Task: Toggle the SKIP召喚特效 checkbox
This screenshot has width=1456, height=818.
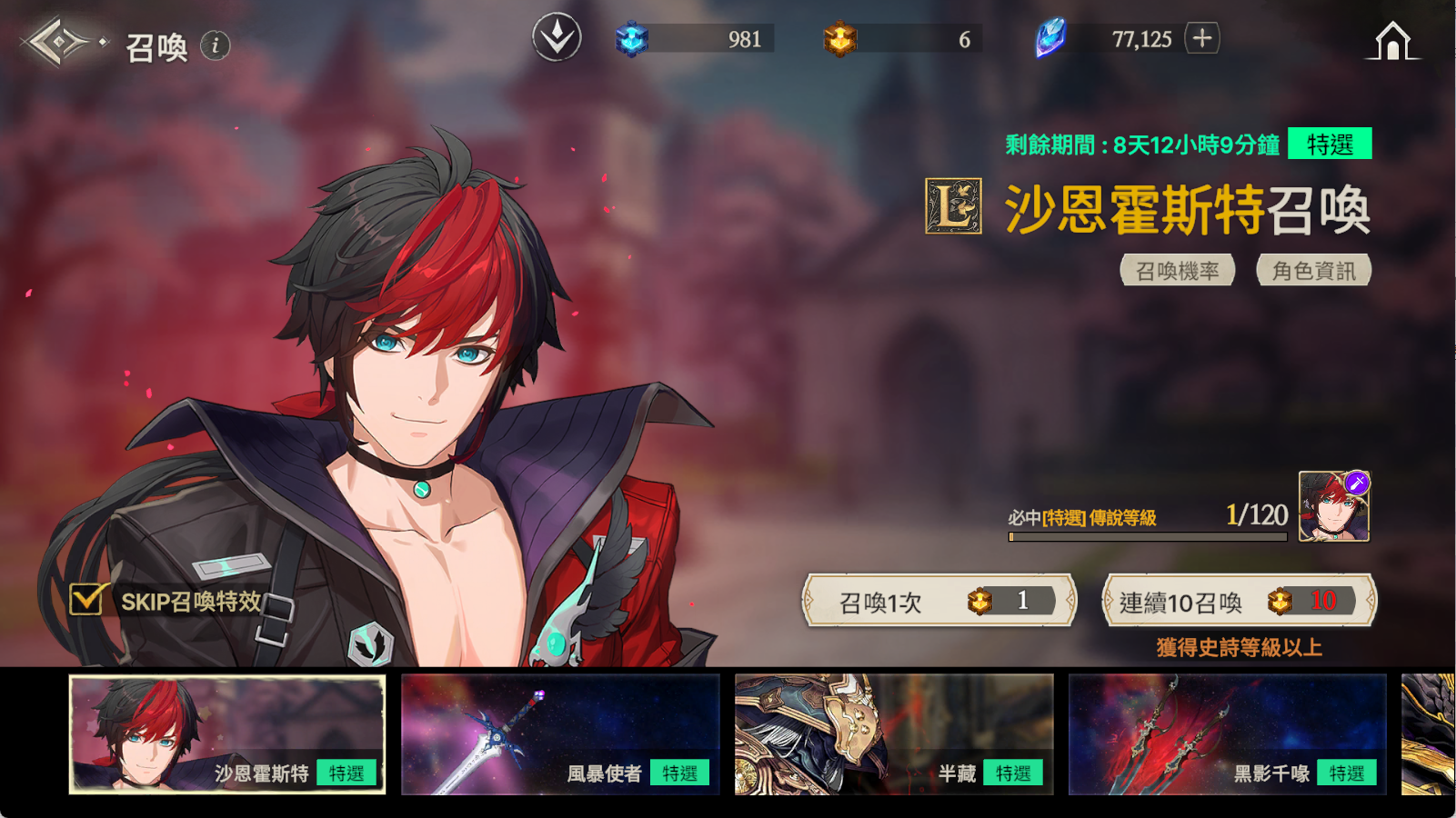Action: (88, 600)
